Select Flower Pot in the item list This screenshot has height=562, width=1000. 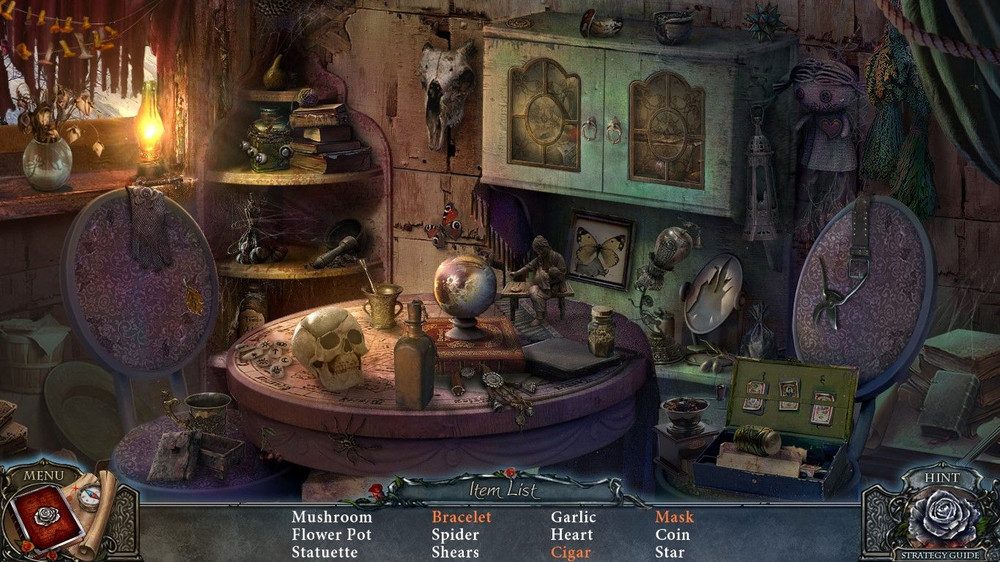(331, 535)
